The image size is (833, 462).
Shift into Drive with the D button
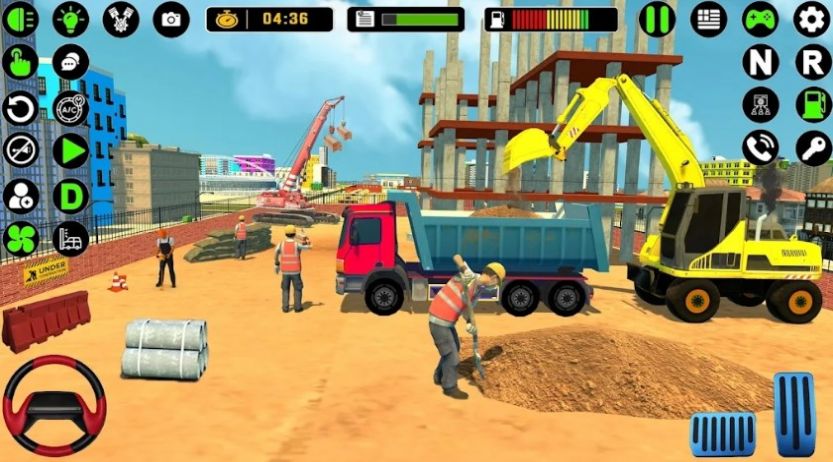pos(70,194)
